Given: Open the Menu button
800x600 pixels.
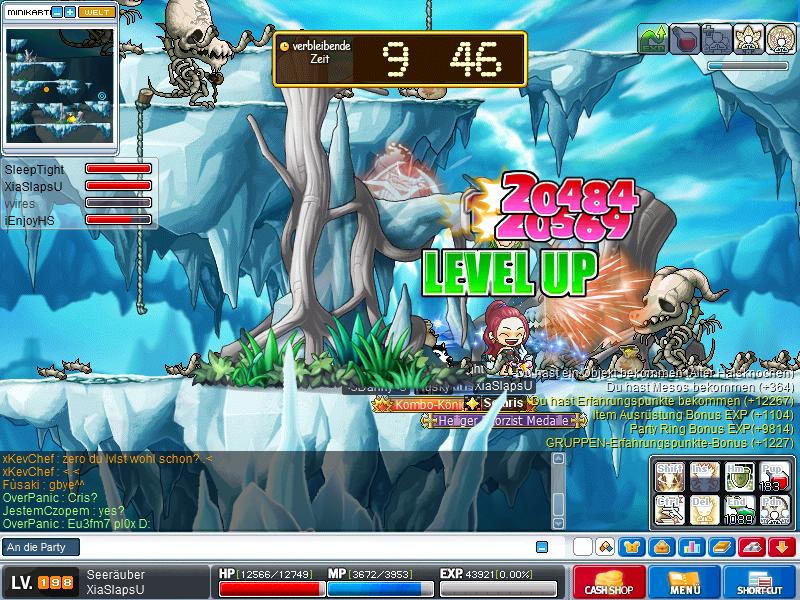Looking at the screenshot, I should (x=686, y=582).
